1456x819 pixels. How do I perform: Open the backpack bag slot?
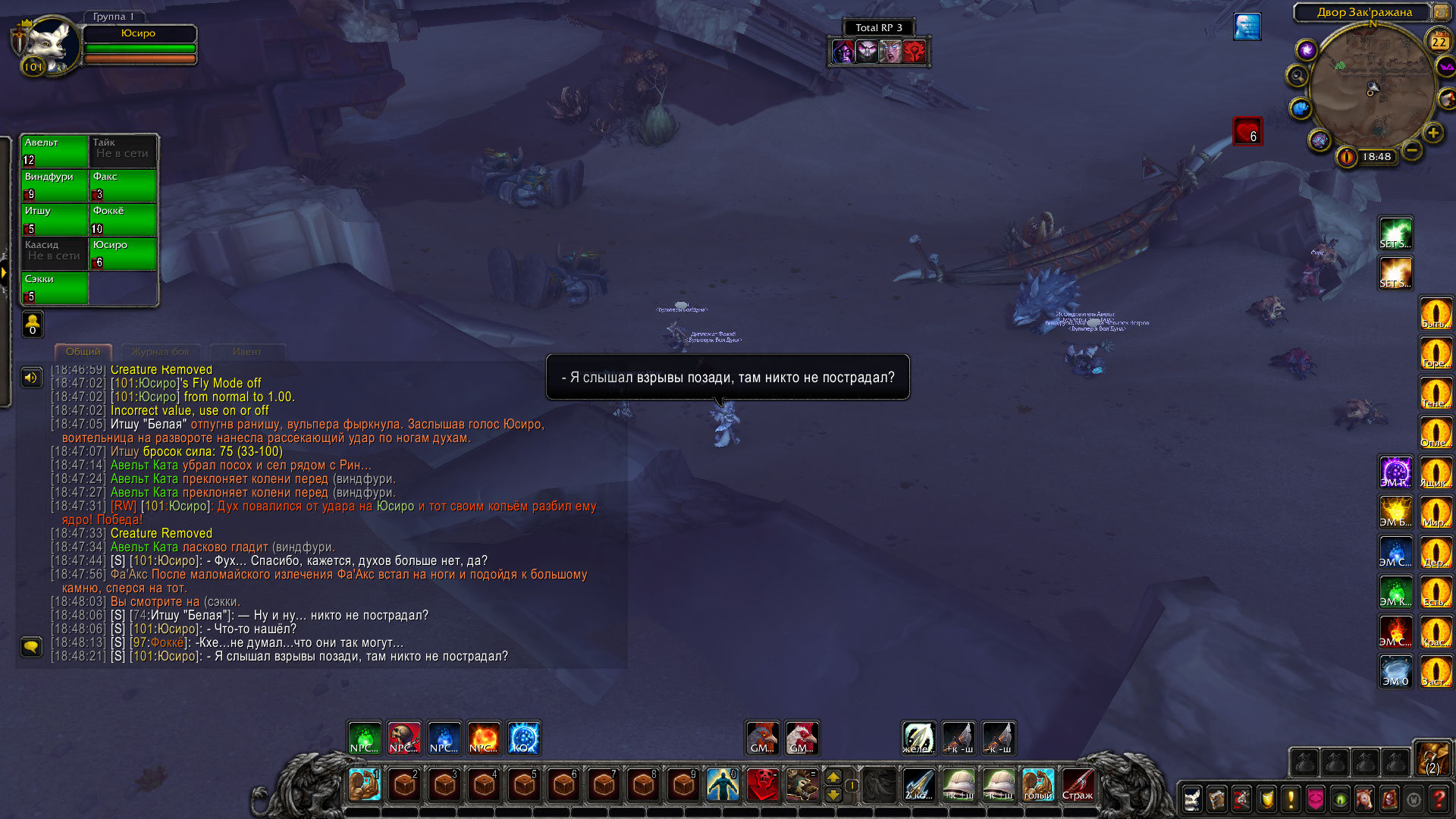click(1432, 759)
